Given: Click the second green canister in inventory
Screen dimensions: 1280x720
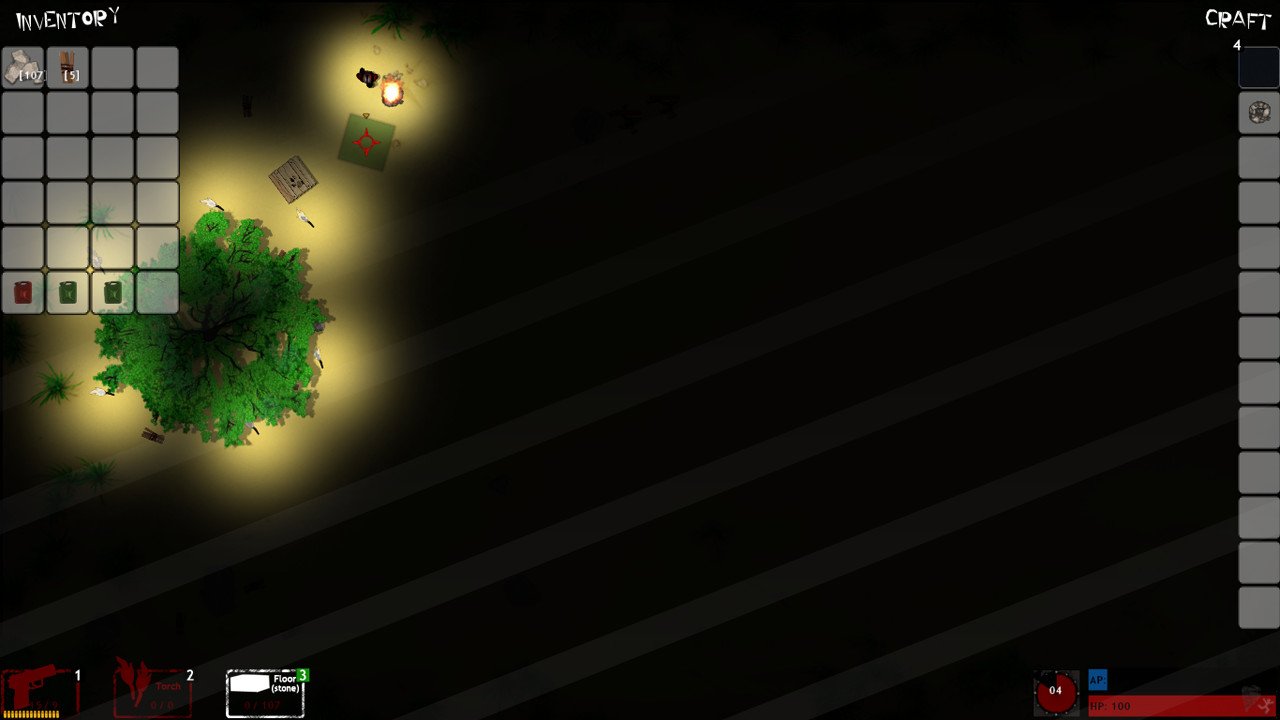Looking at the screenshot, I should point(112,292).
